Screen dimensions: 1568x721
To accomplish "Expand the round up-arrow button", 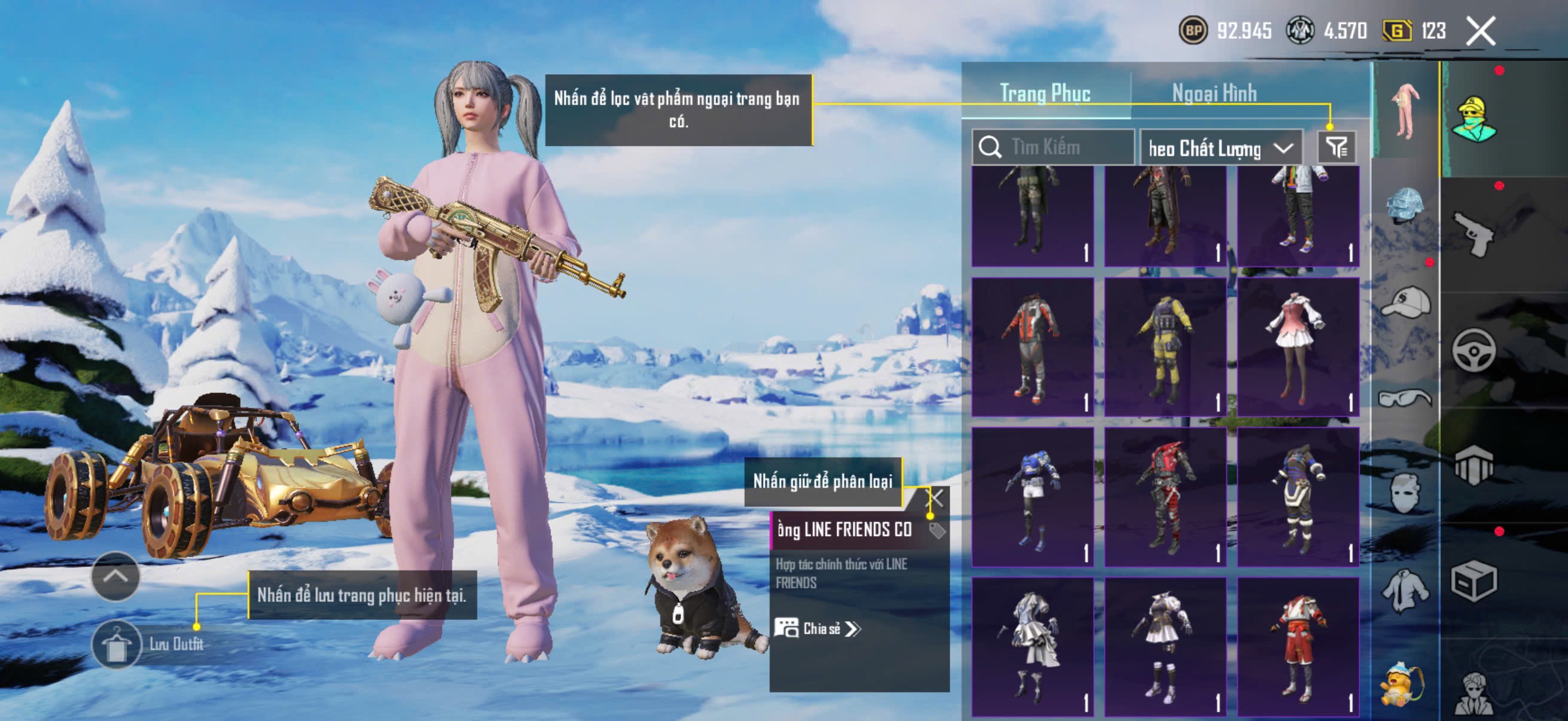I will (115, 576).
